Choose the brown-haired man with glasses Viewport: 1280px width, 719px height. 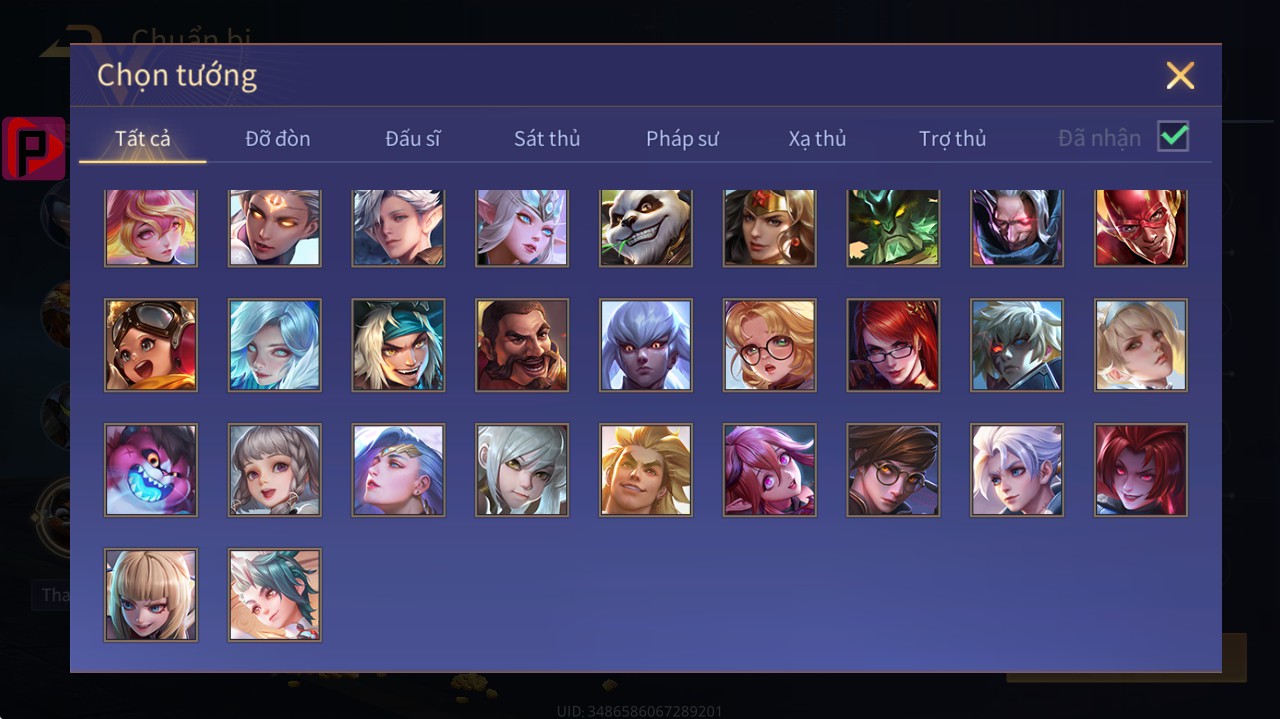coord(893,470)
